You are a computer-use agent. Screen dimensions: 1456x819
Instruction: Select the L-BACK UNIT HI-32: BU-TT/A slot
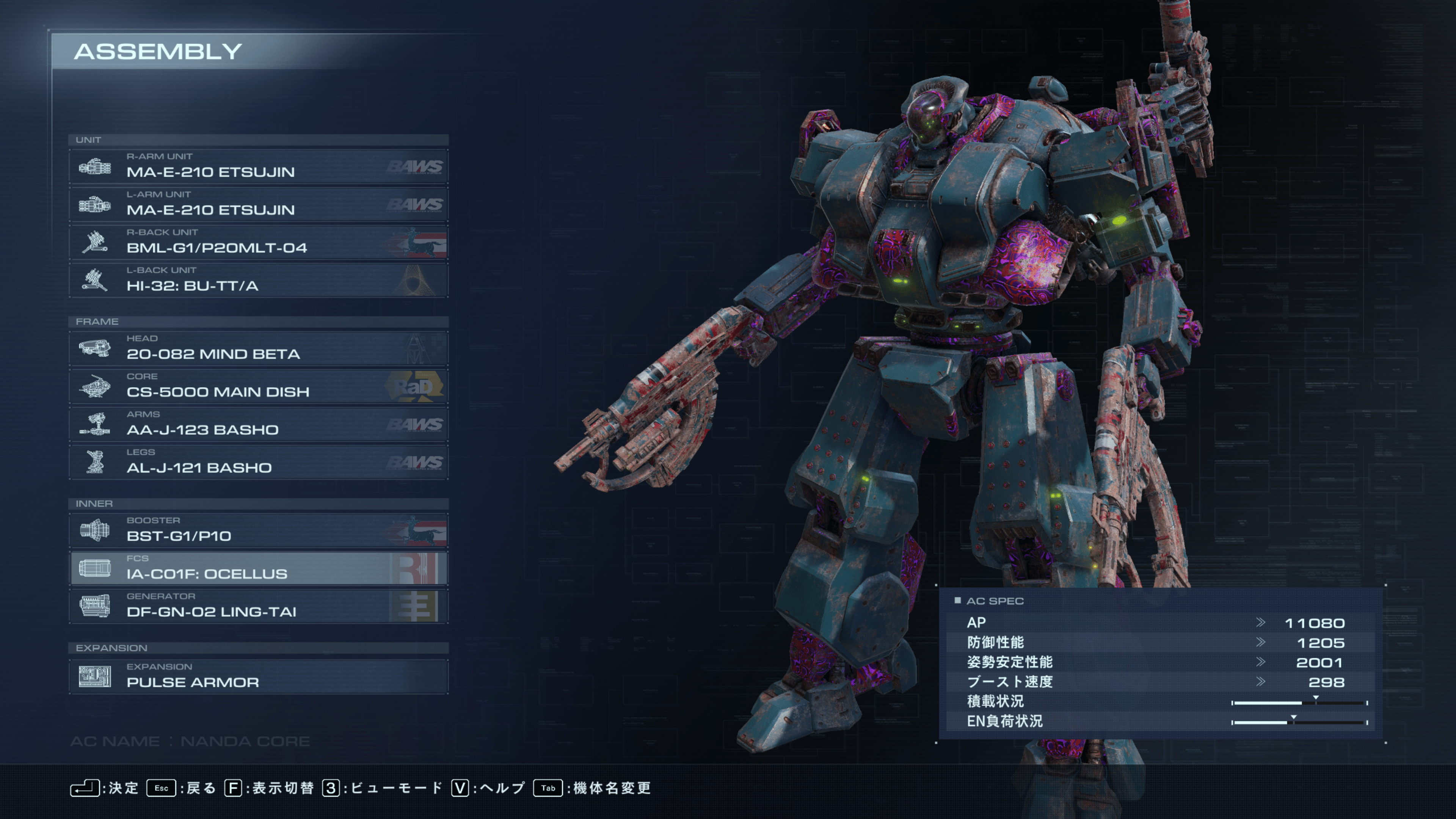[x=258, y=280]
